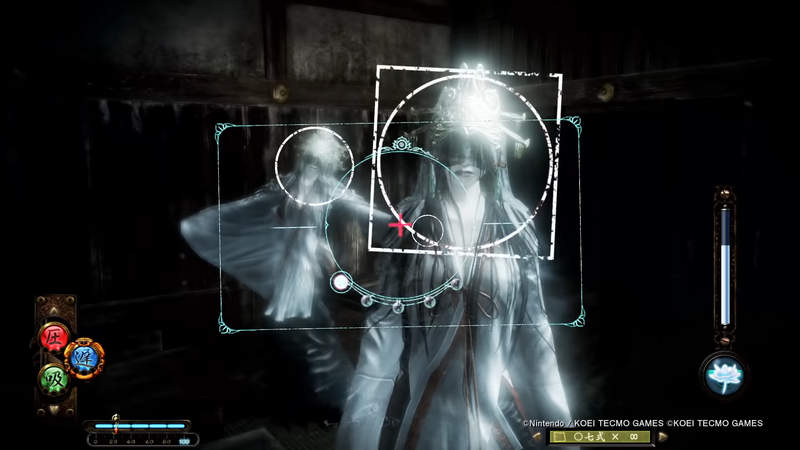
Task: Choose the blue 遅 lens
Action: [x=82, y=355]
